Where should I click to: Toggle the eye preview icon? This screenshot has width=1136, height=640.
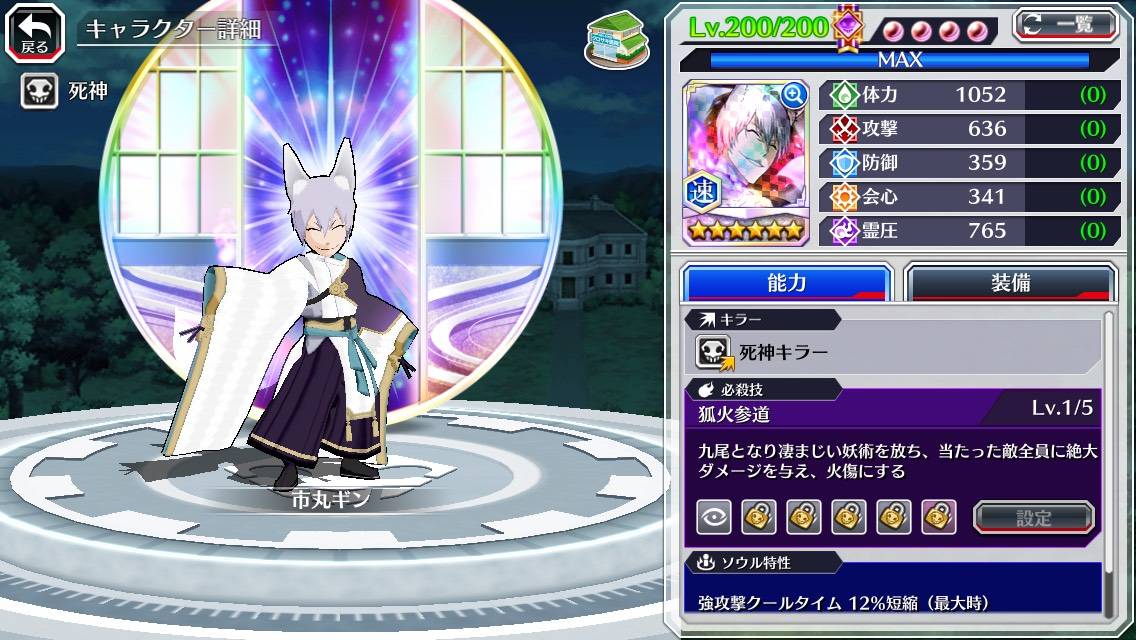714,517
